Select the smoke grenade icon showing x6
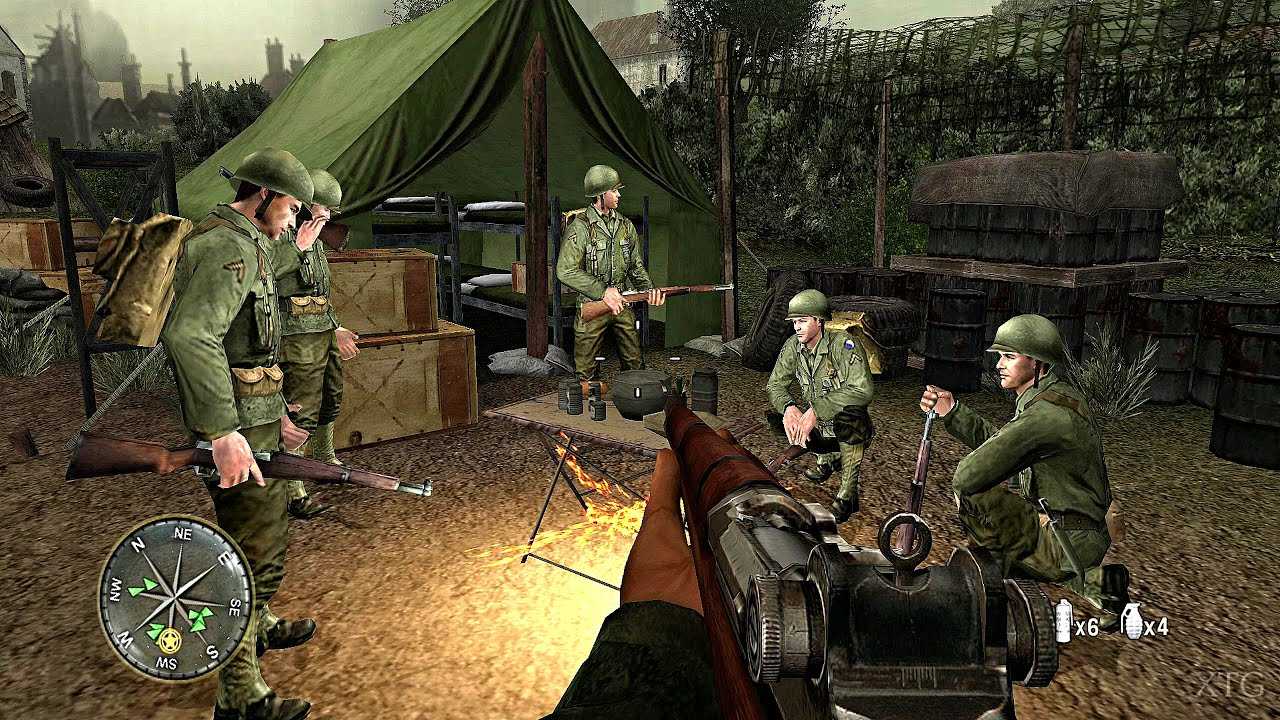 click(1065, 620)
